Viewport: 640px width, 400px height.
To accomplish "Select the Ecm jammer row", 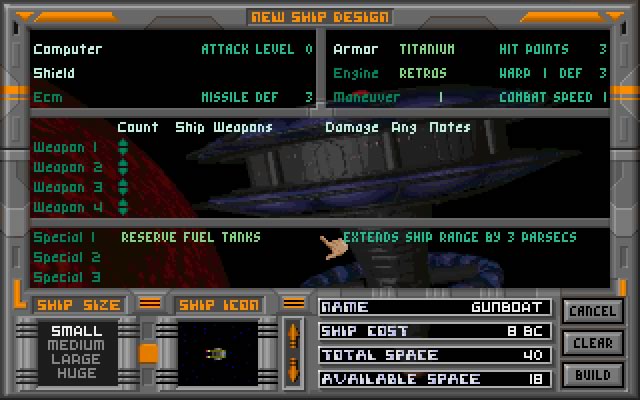I will click(x=47, y=97).
